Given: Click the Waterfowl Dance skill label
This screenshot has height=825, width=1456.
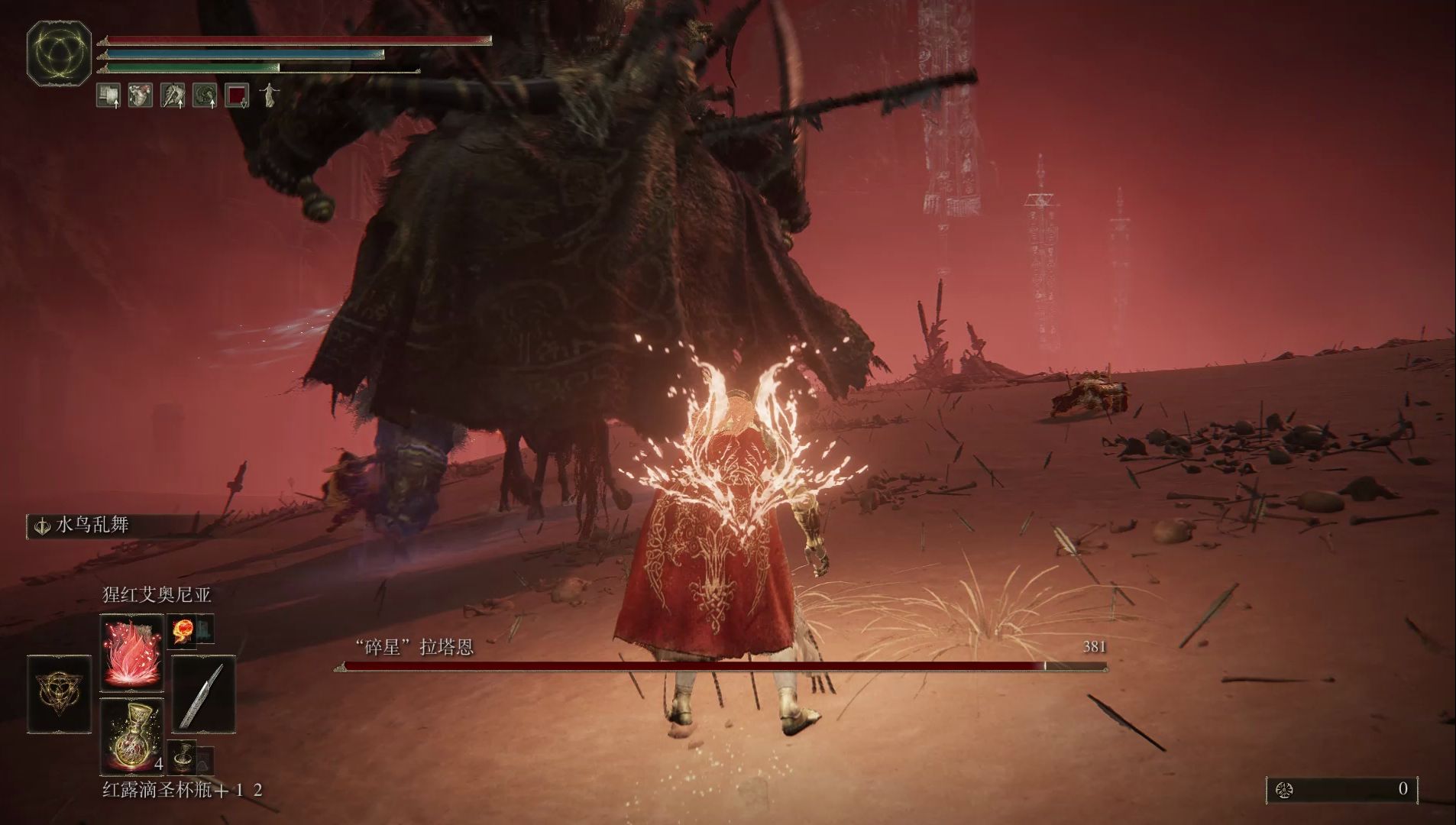Looking at the screenshot, I should pyautogui.click(x=92, y=526).
